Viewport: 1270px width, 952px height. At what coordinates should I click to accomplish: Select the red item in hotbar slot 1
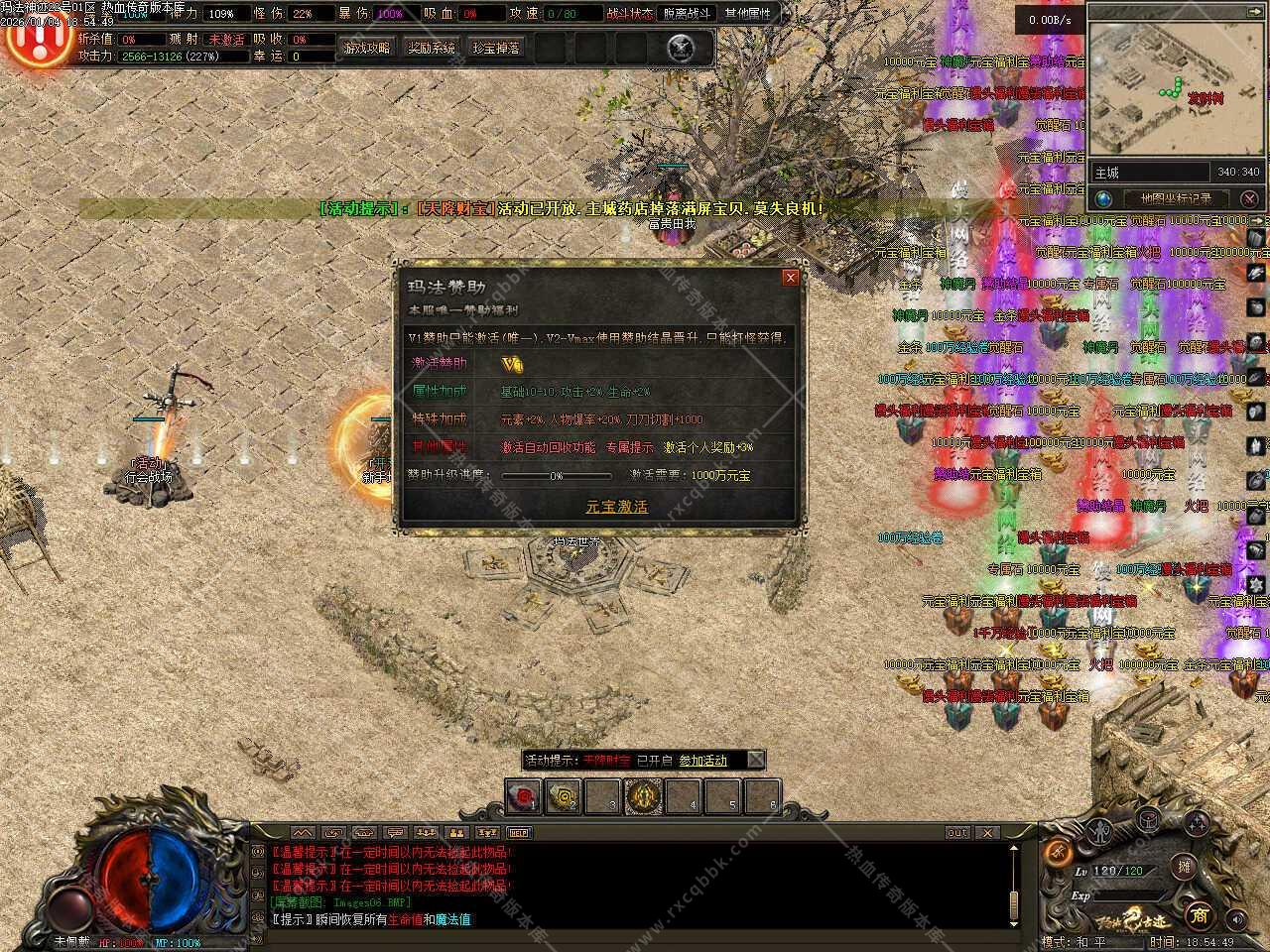[523, 796]
